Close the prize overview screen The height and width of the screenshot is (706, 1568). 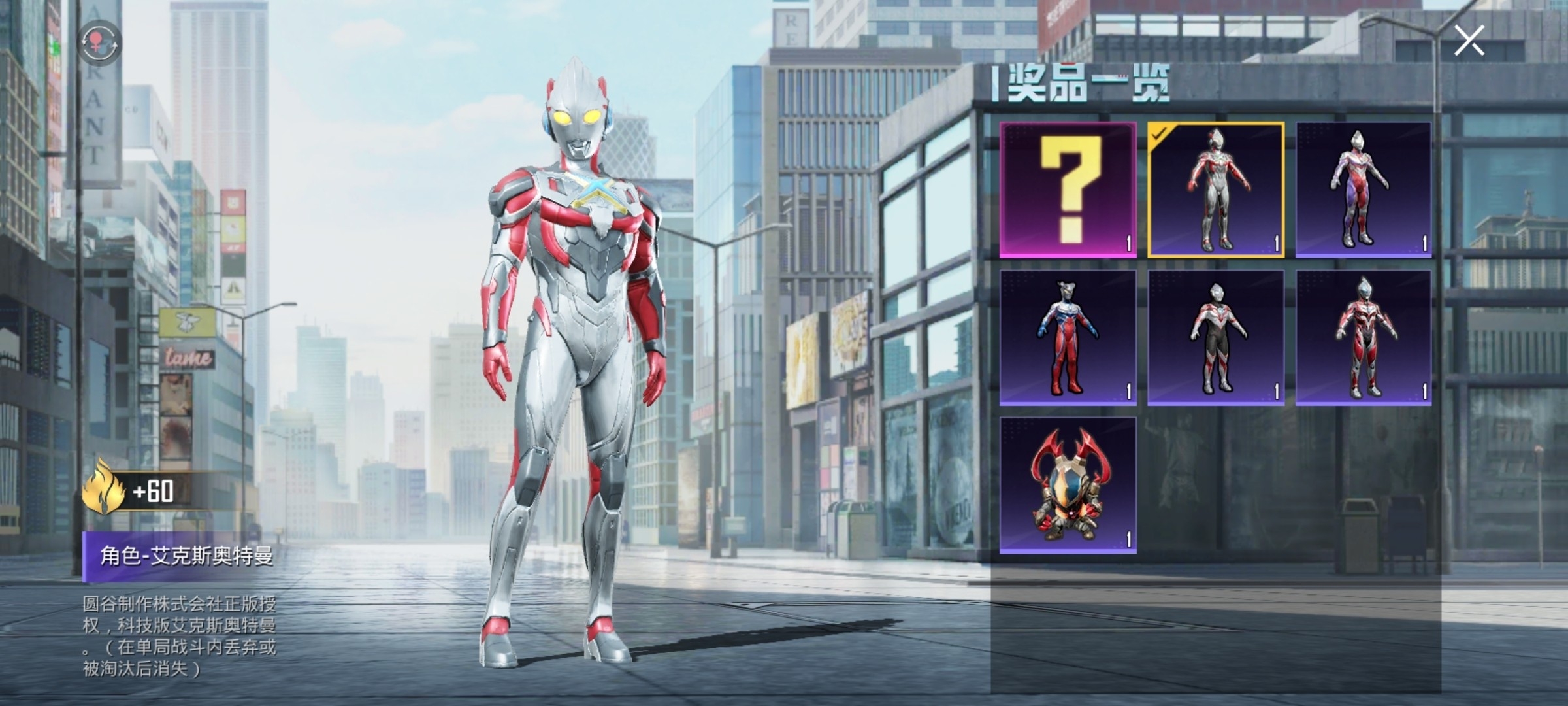(1469, 41)
